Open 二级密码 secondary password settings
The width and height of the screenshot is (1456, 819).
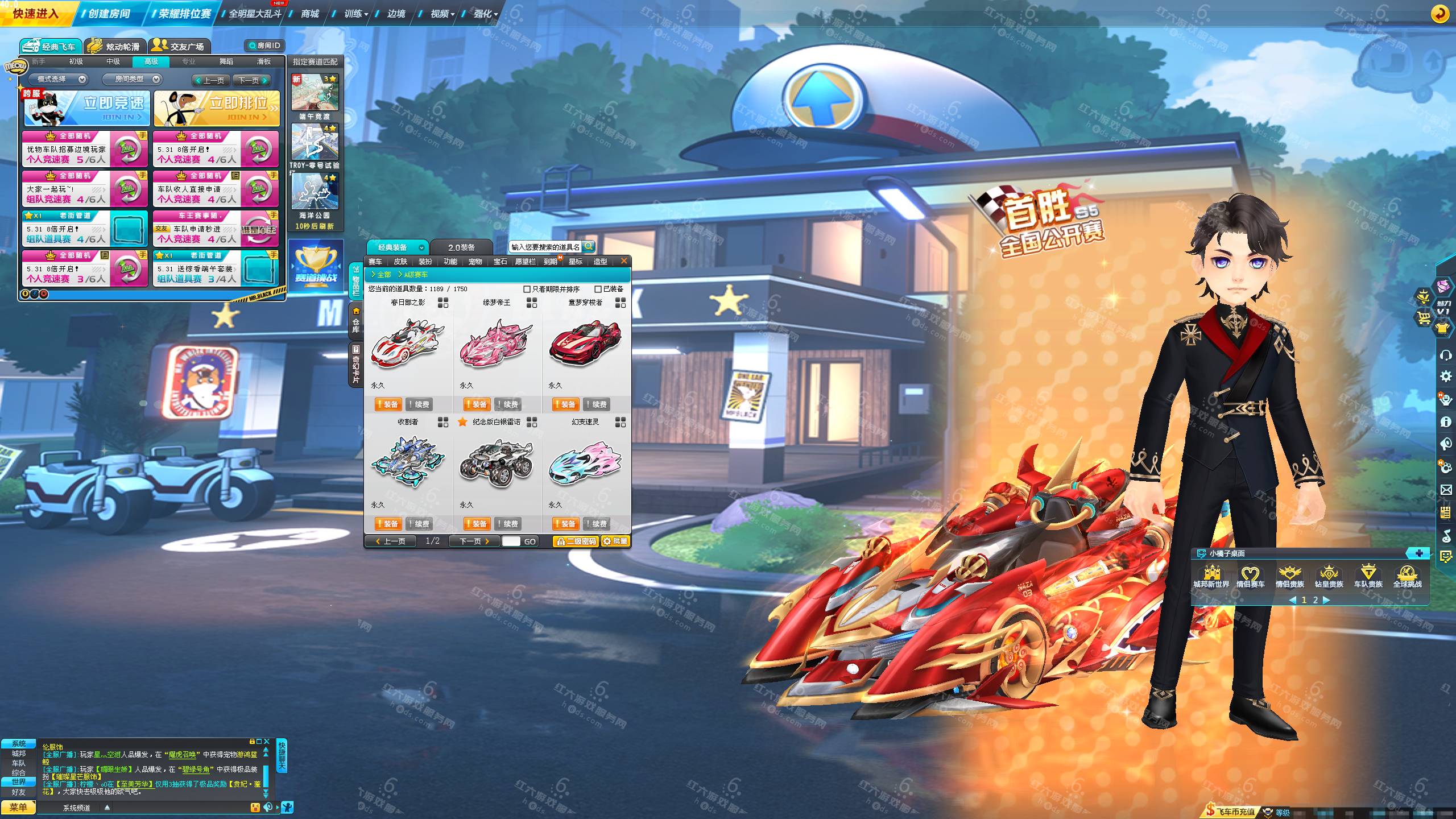(577, 541)
